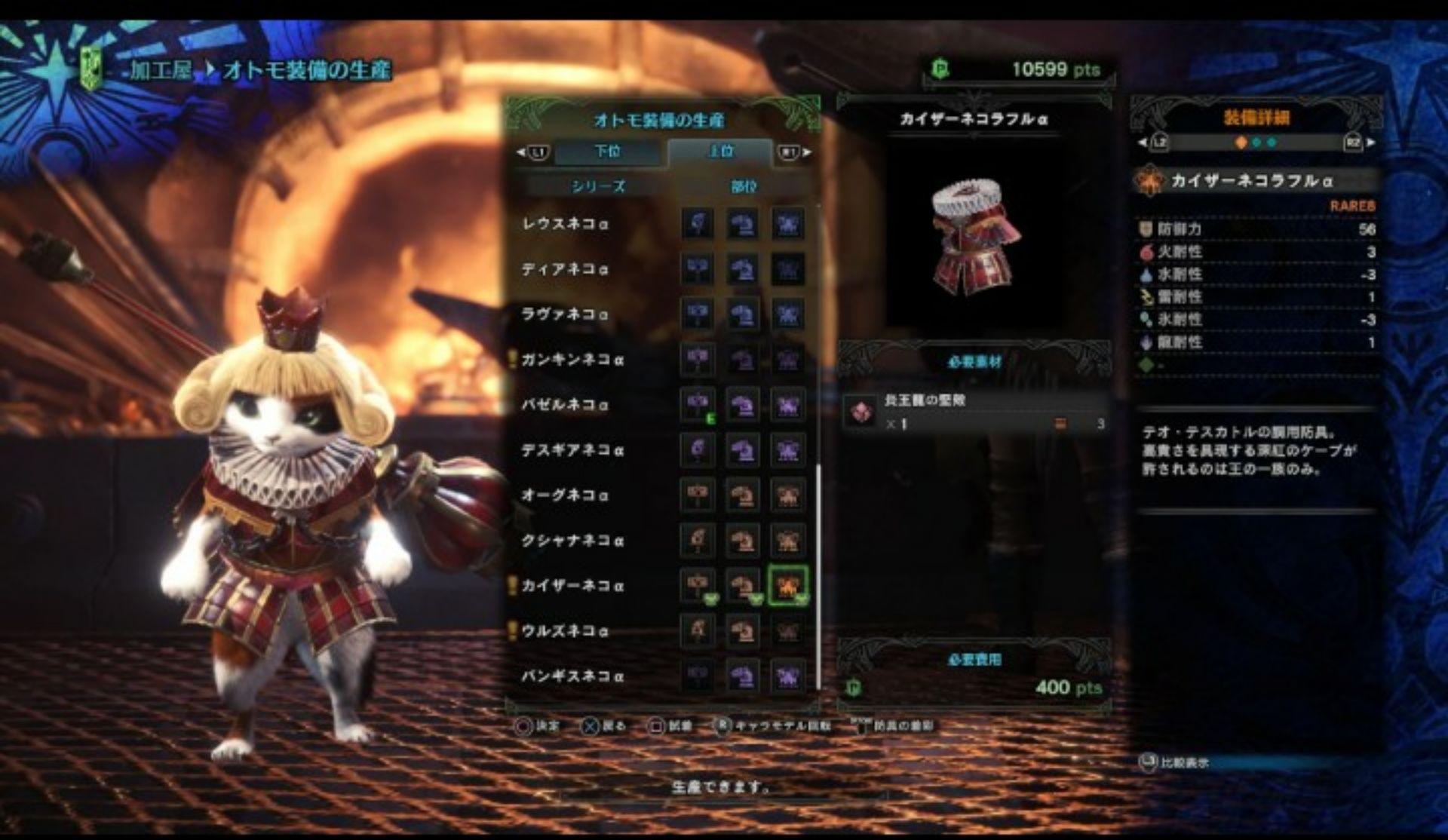Open the ラヴァネコα series entry
The width and height of the screenshot is (1448, 840).
(566, 314)
